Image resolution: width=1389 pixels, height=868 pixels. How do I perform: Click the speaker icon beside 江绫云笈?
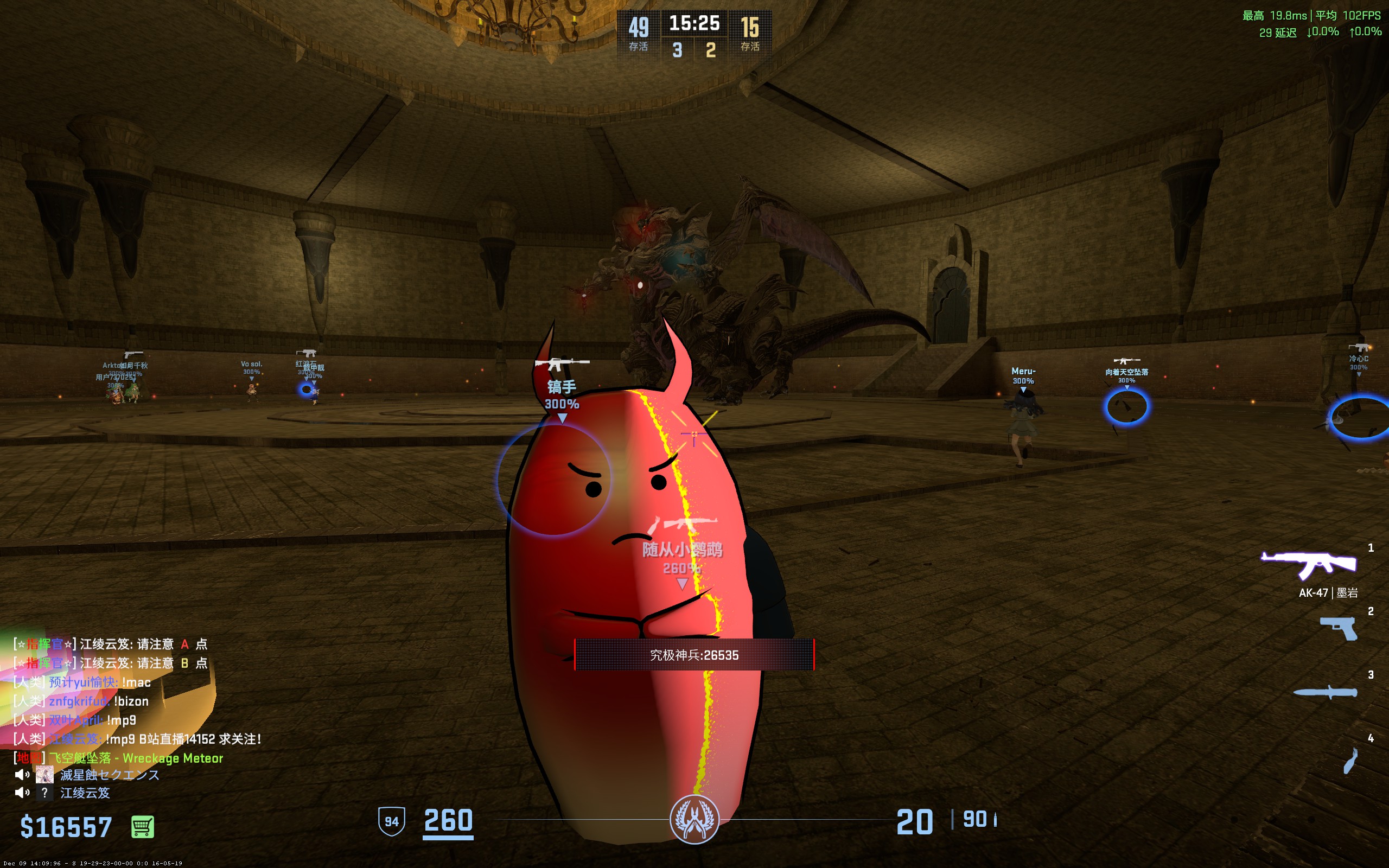22,793
